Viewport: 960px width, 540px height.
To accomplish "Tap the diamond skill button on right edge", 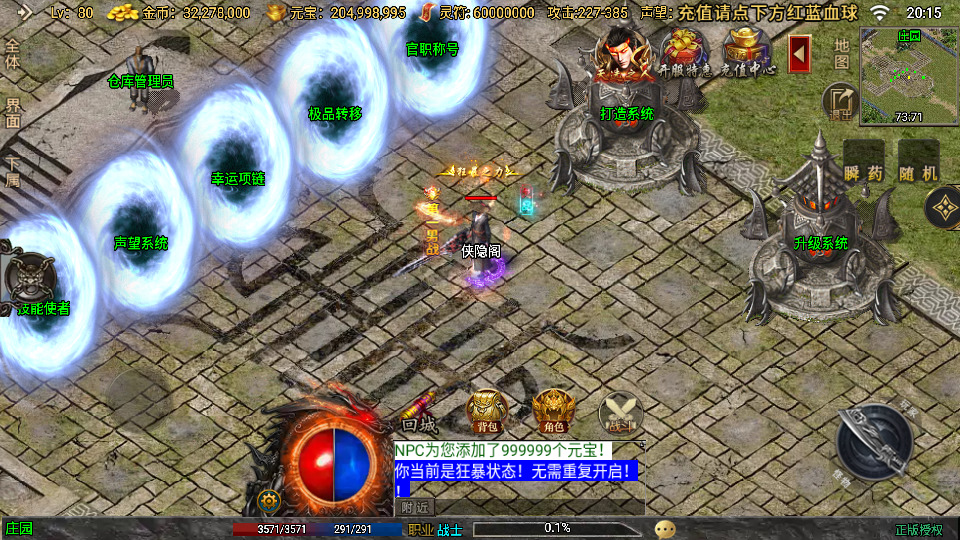I will (x=941, y=208).
